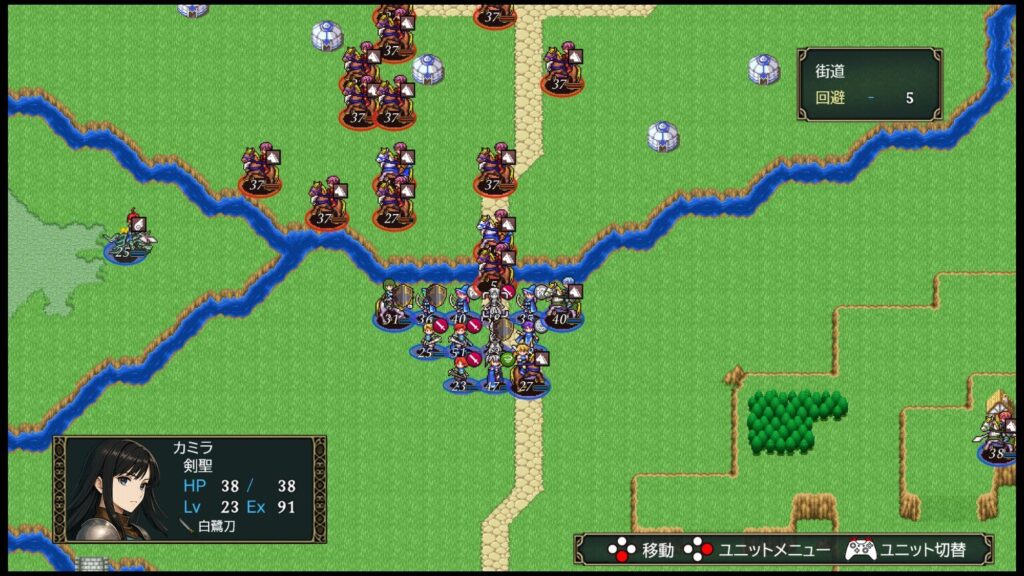Select the lone level 25 ally across the river

point(128,239)
